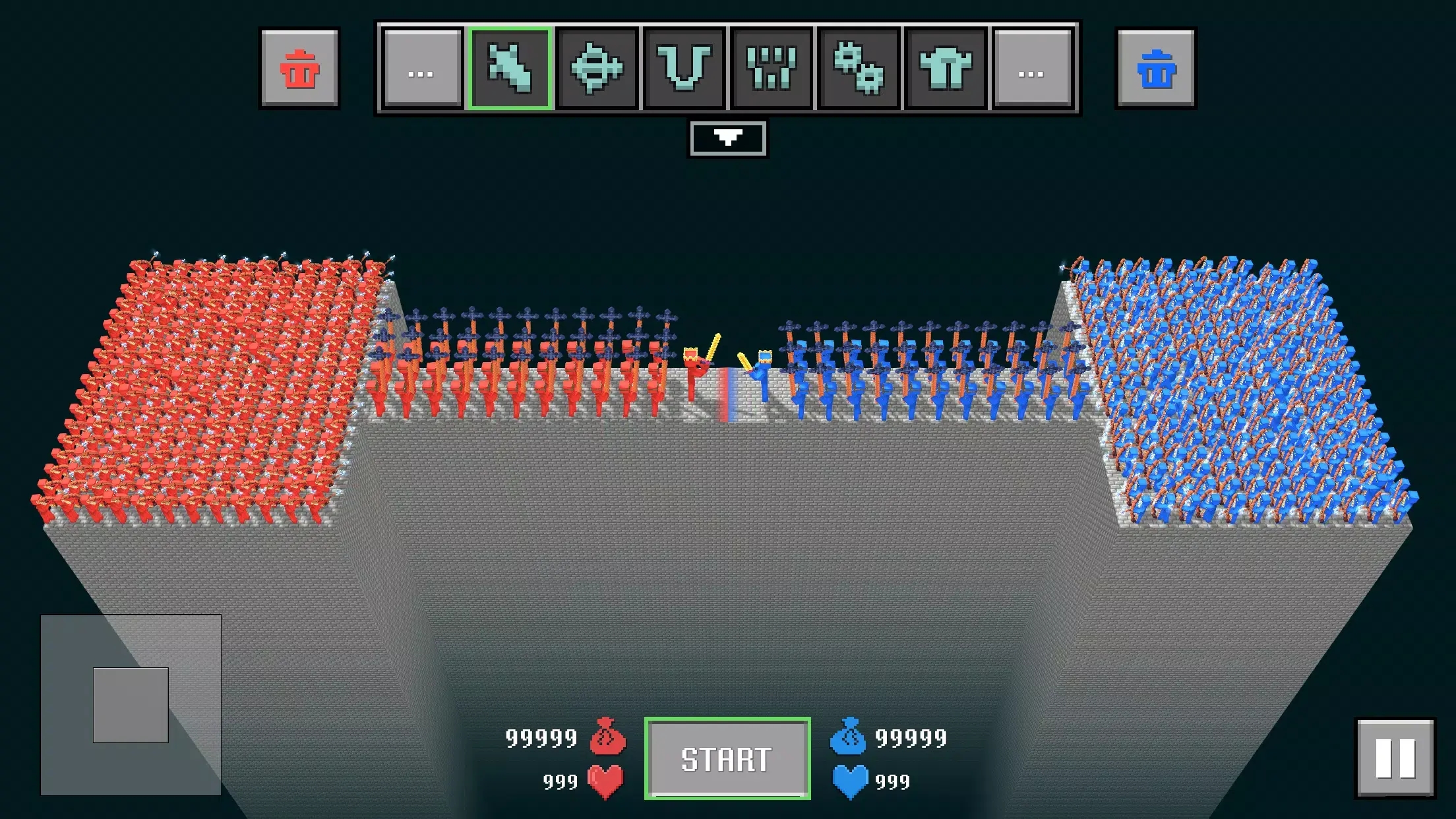Pick the spikes unit icon
The height and width of the screenshot is (819, 1456).
point(773,69)
